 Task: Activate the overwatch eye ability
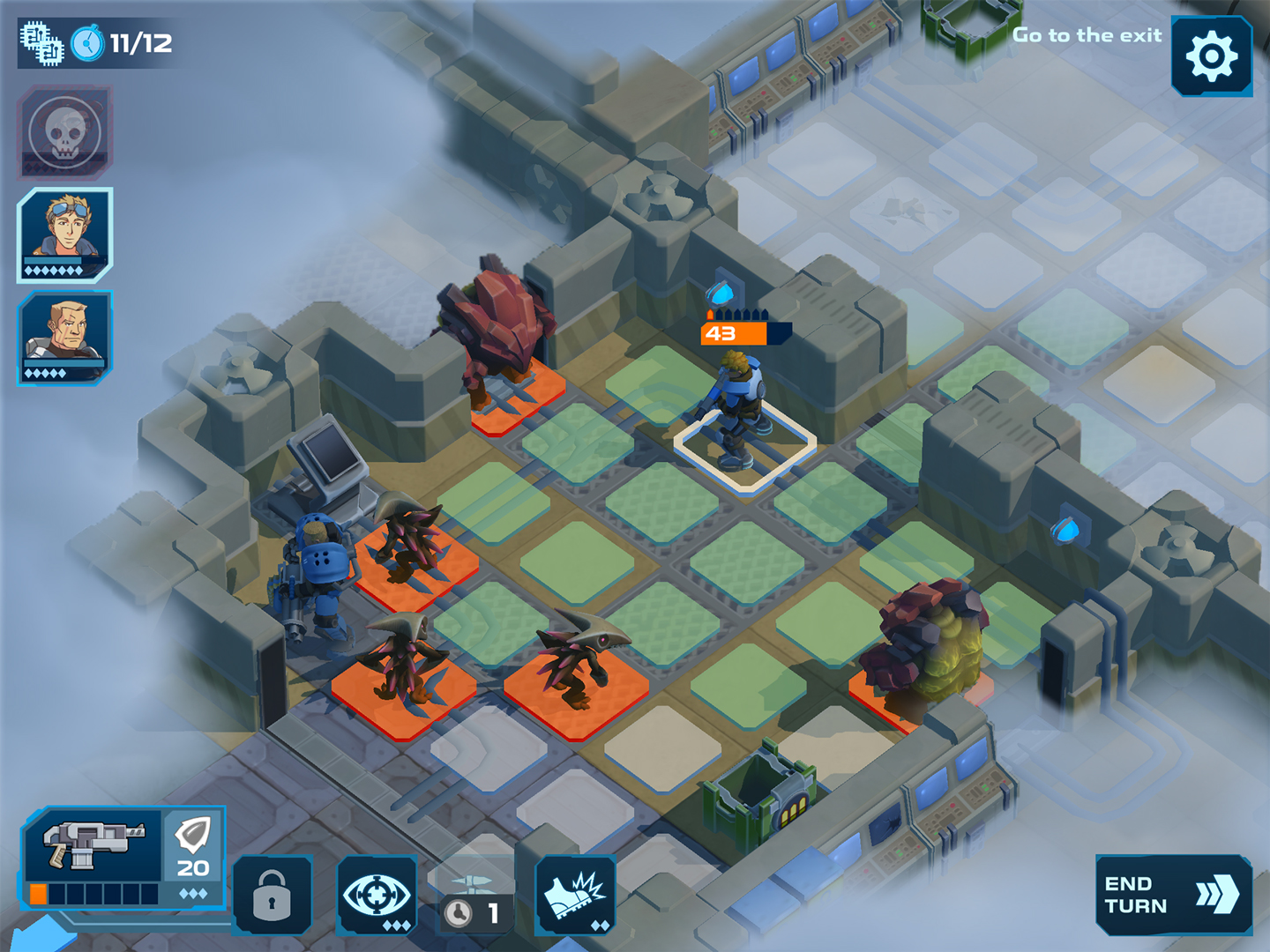point(377,895)
